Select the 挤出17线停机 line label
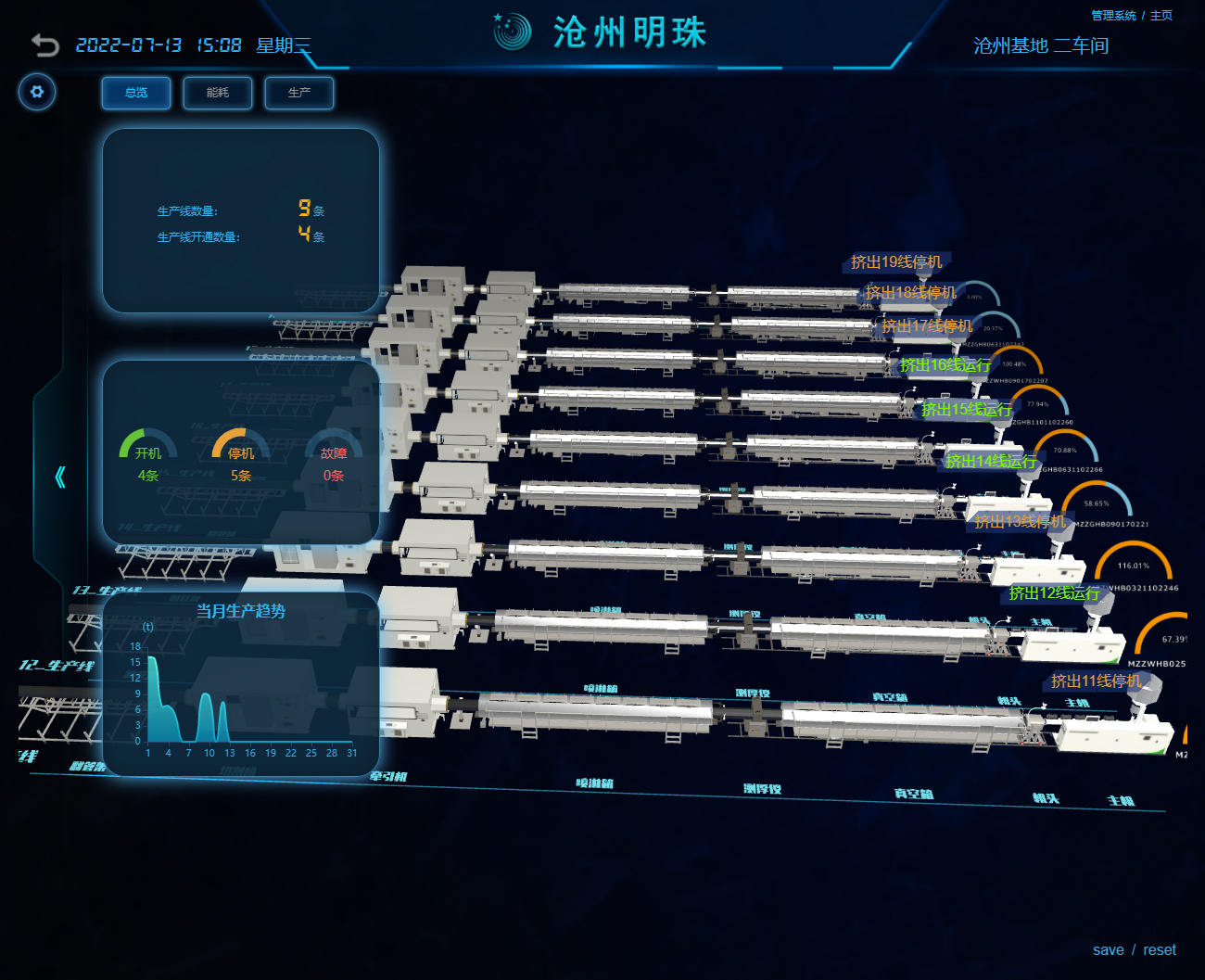This screenshot has width=1205, height=980. [x=927, y=326]
